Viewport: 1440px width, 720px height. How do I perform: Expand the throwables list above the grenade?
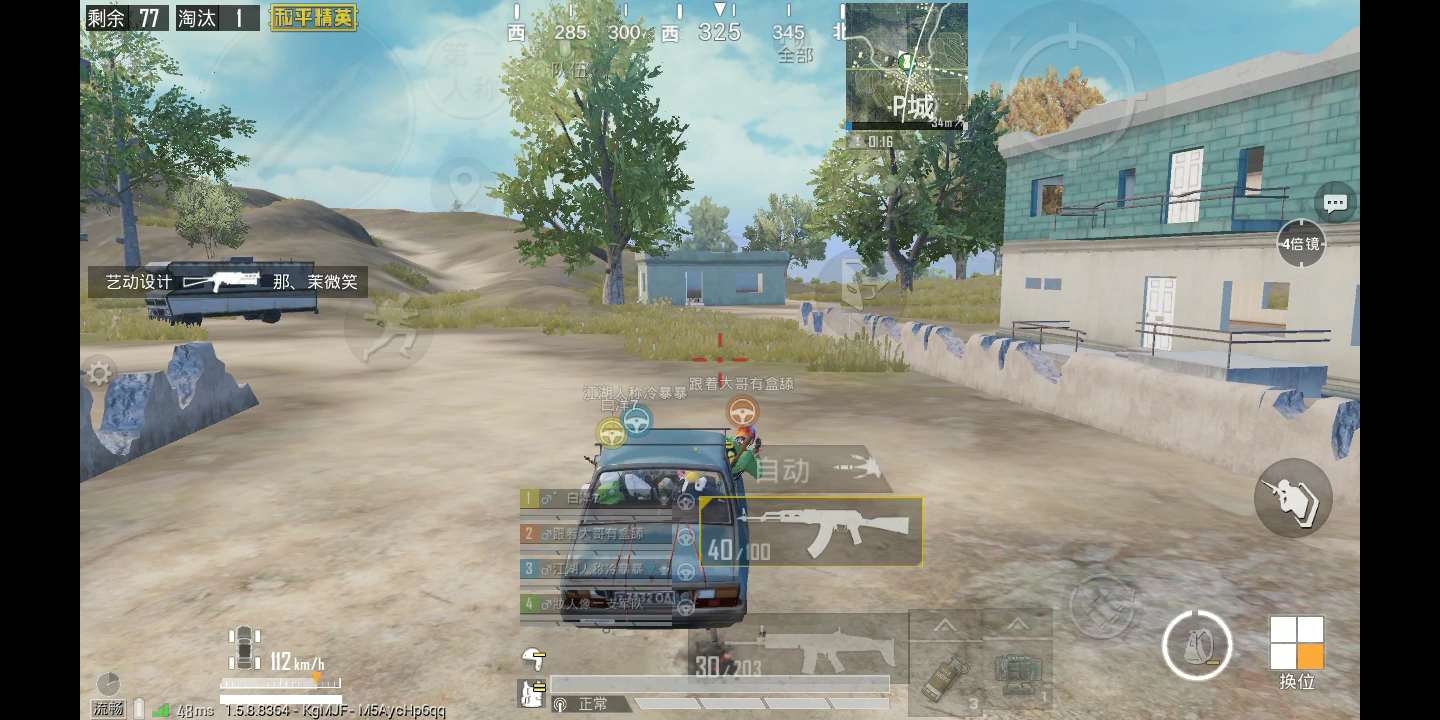pyautogui.click(x=945, y=626)
